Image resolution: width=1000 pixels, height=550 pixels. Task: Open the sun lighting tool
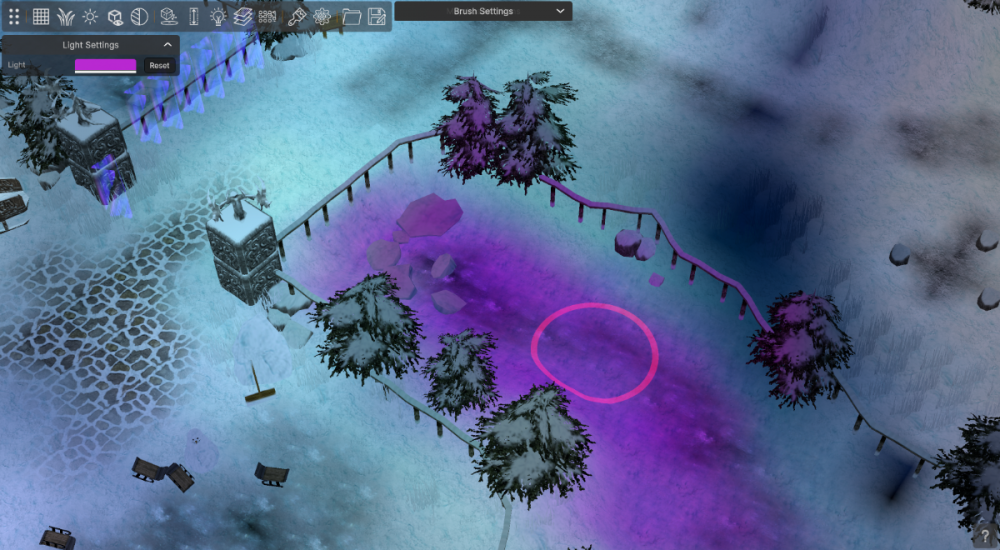click(91, 16)
